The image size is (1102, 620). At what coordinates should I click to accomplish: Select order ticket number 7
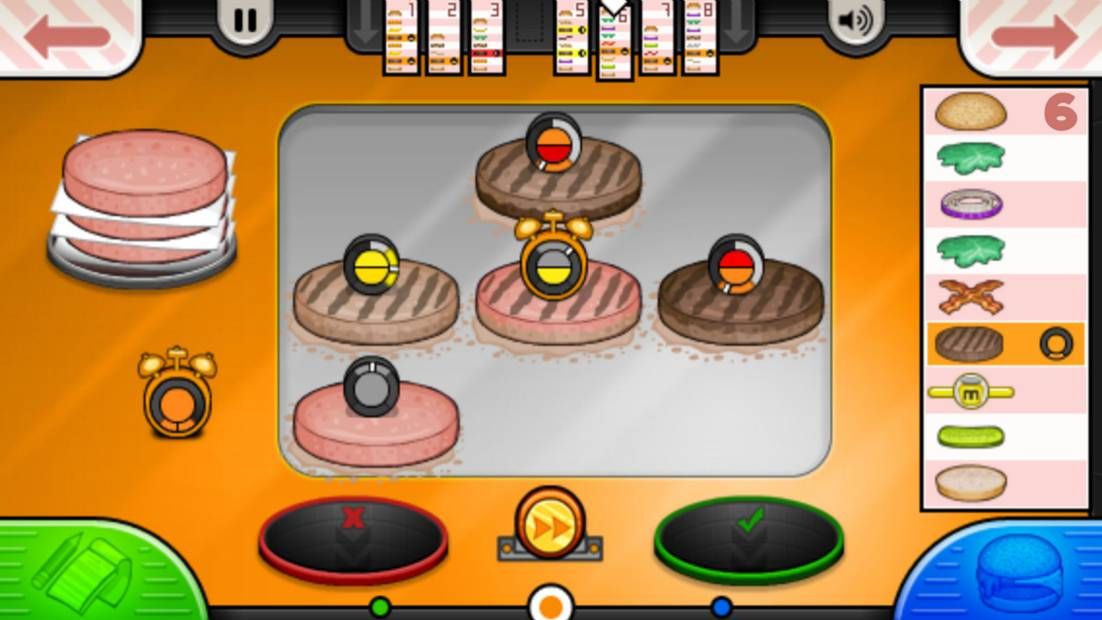point(658,38)
